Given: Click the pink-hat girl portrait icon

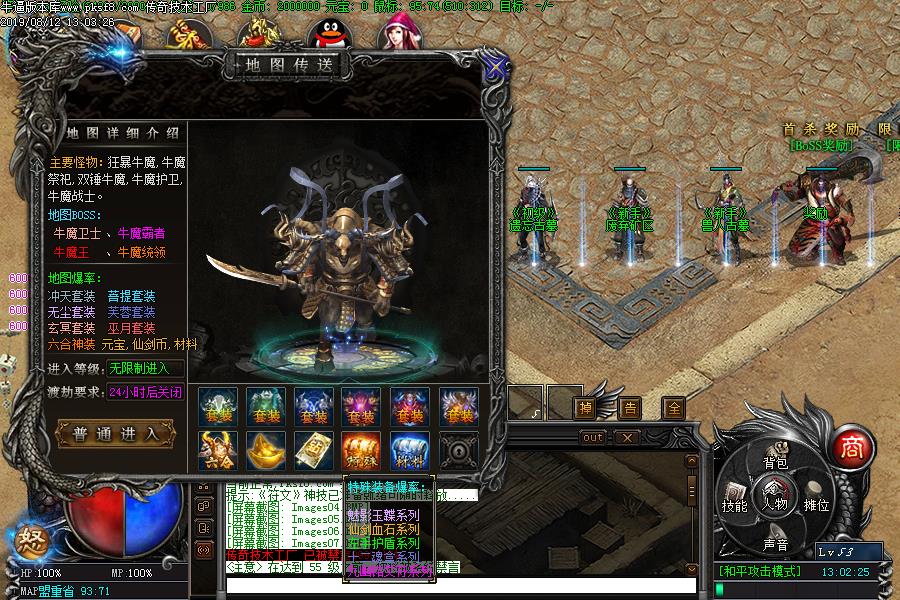Looking at the screenshot, I should (x=397, y=32).
